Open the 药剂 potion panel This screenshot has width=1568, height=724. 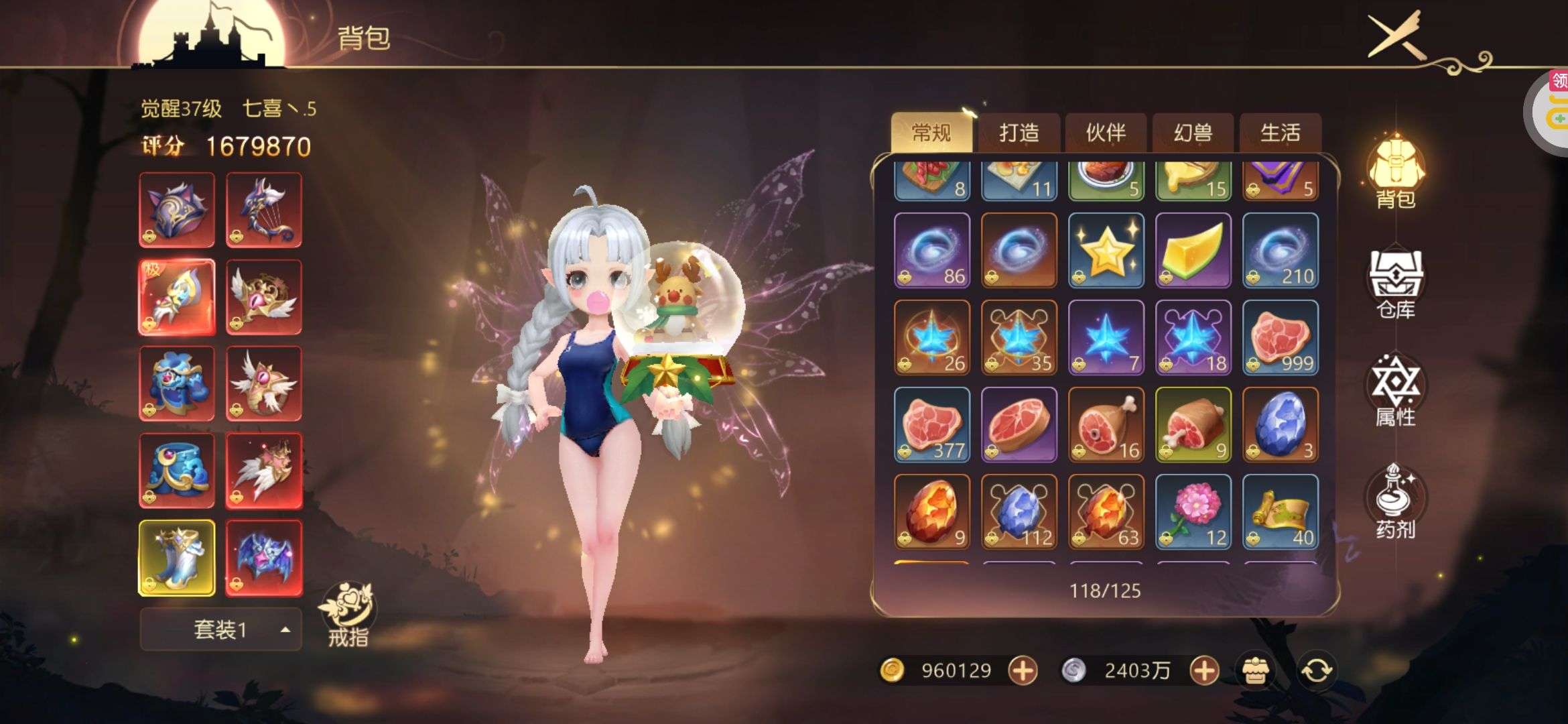click(1396, 501)
